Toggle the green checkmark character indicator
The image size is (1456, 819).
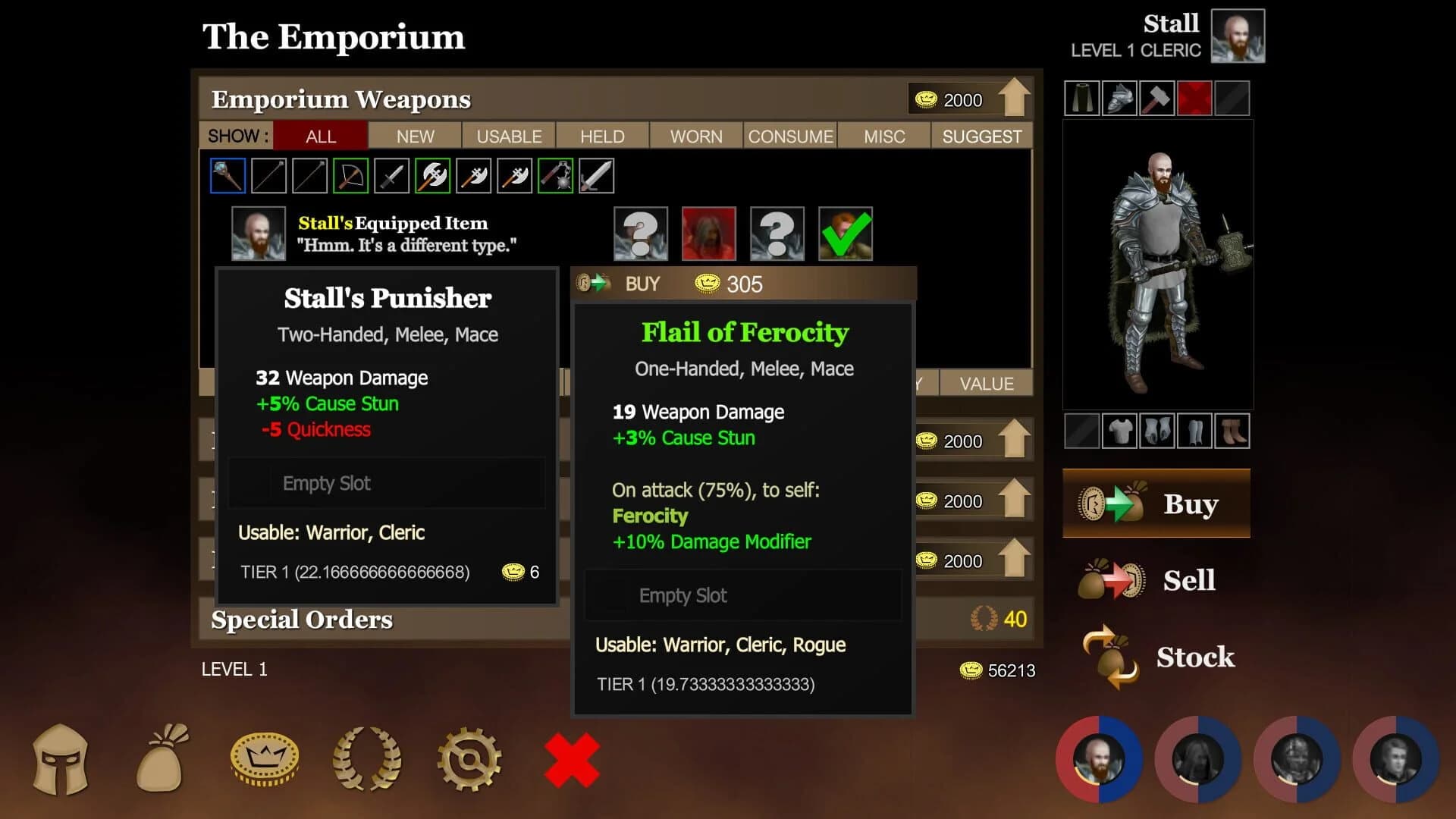pyautogui.click(x=844, y=234)
